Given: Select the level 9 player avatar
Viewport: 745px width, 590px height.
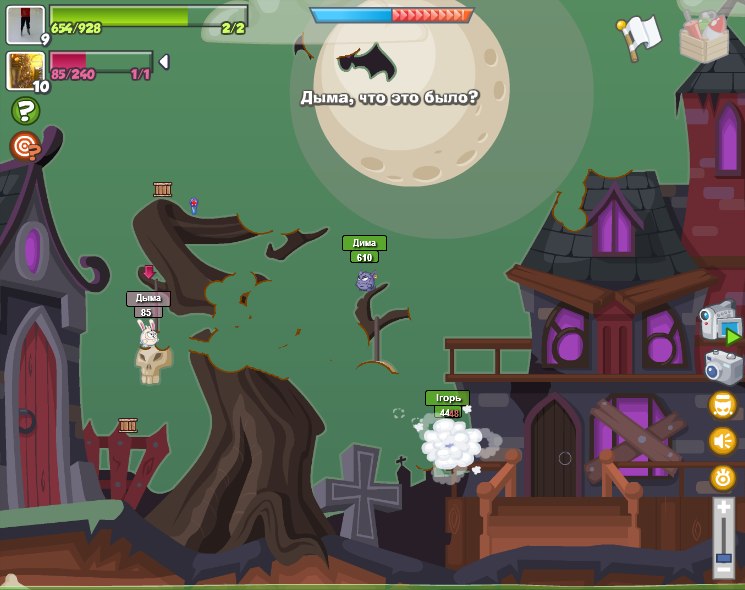Looking at the screenshot, I should click(x=25, y=23).
